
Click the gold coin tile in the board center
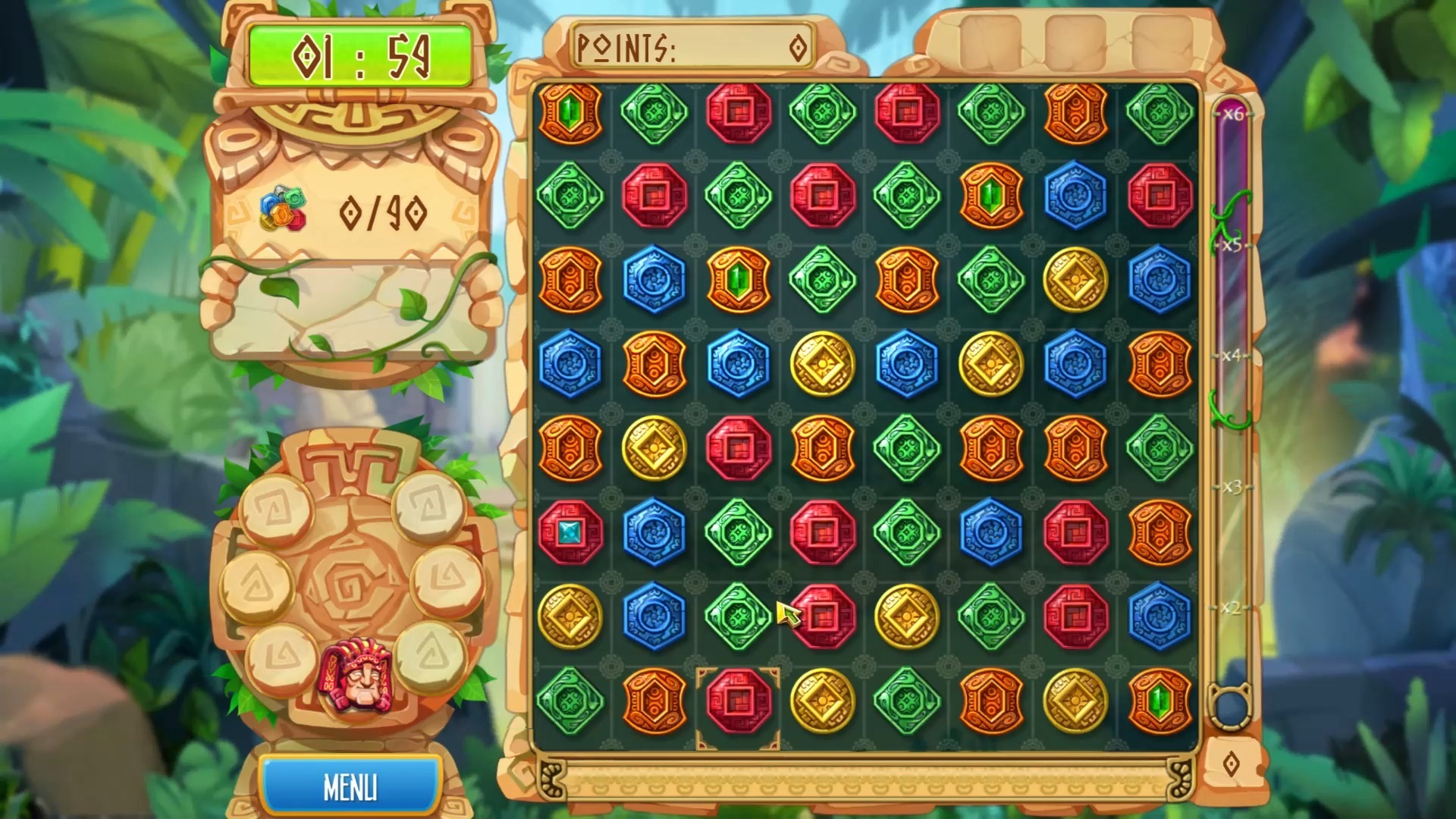[x=823, y=364]
